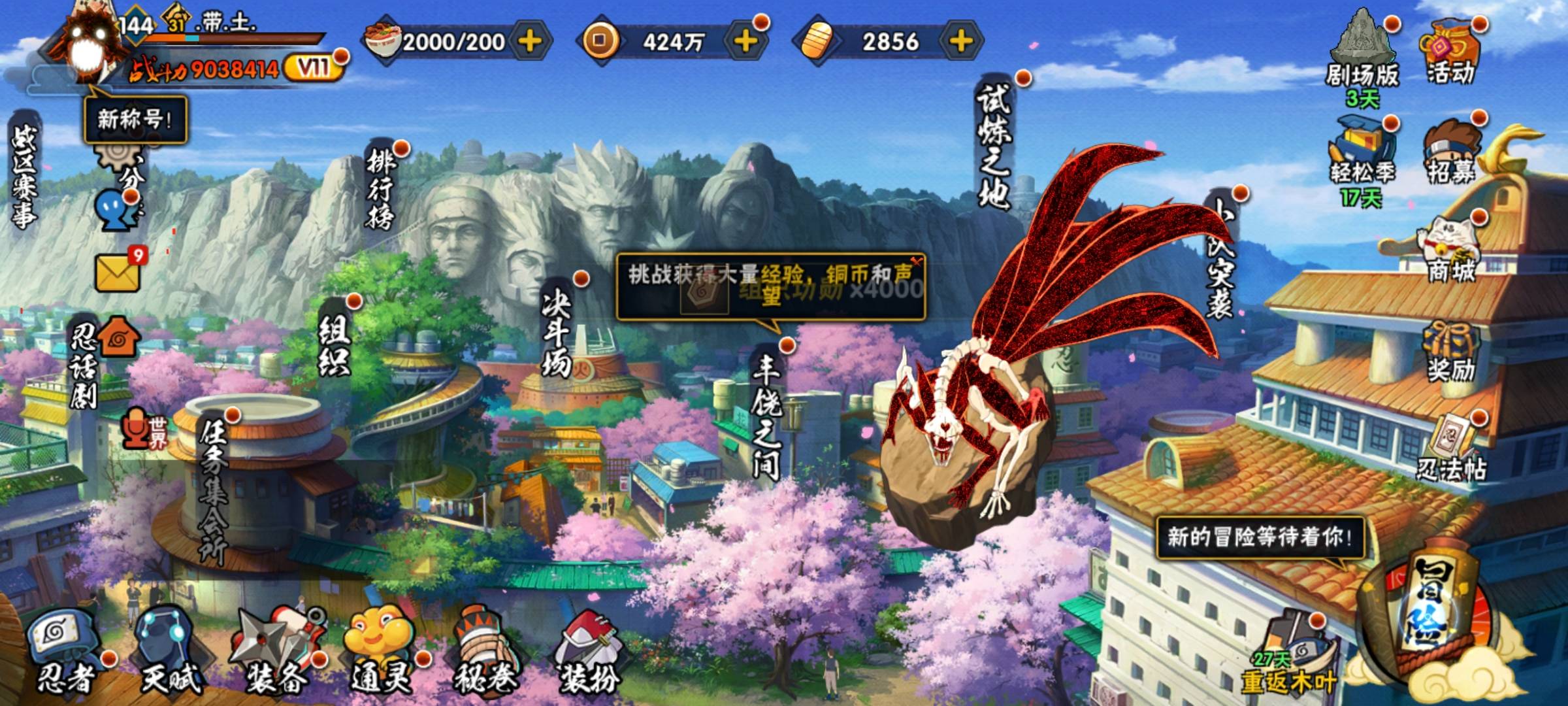
Task: Open the 剧场版 movie event
Action: point(1362,56)
